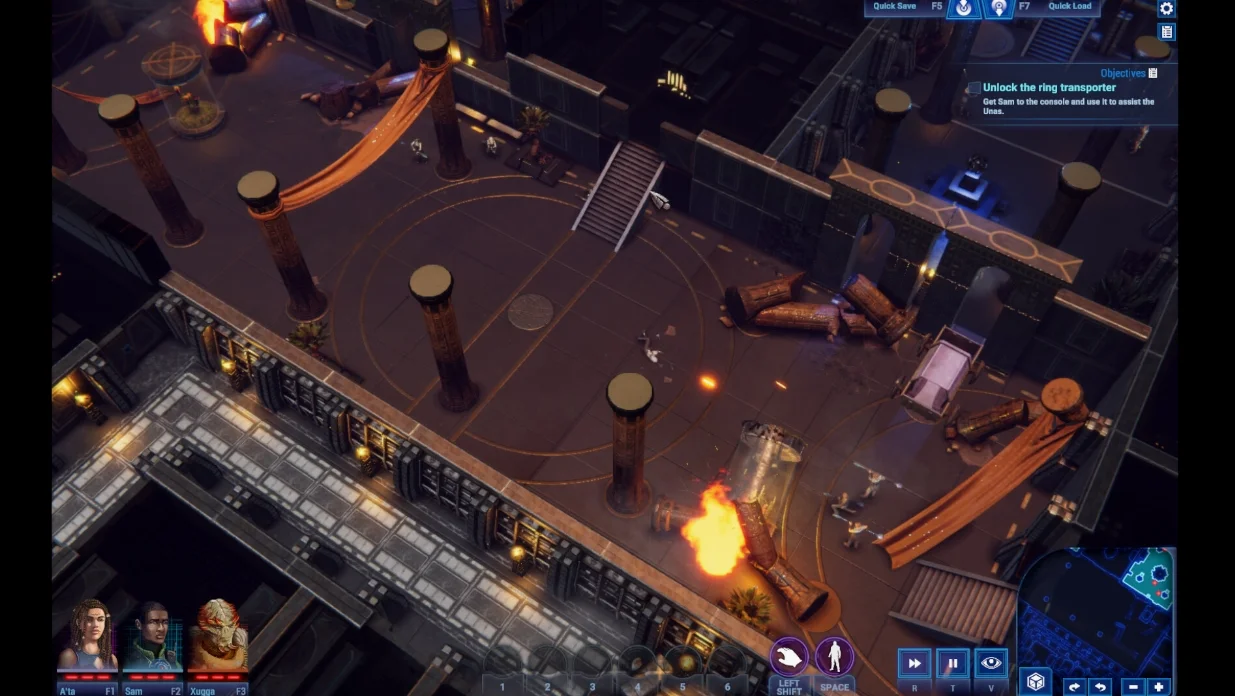This screenshot has width=1235, height=696.
Task: Rotate camera with the left-curving arrow
Action: click(x=1099, y=687)
